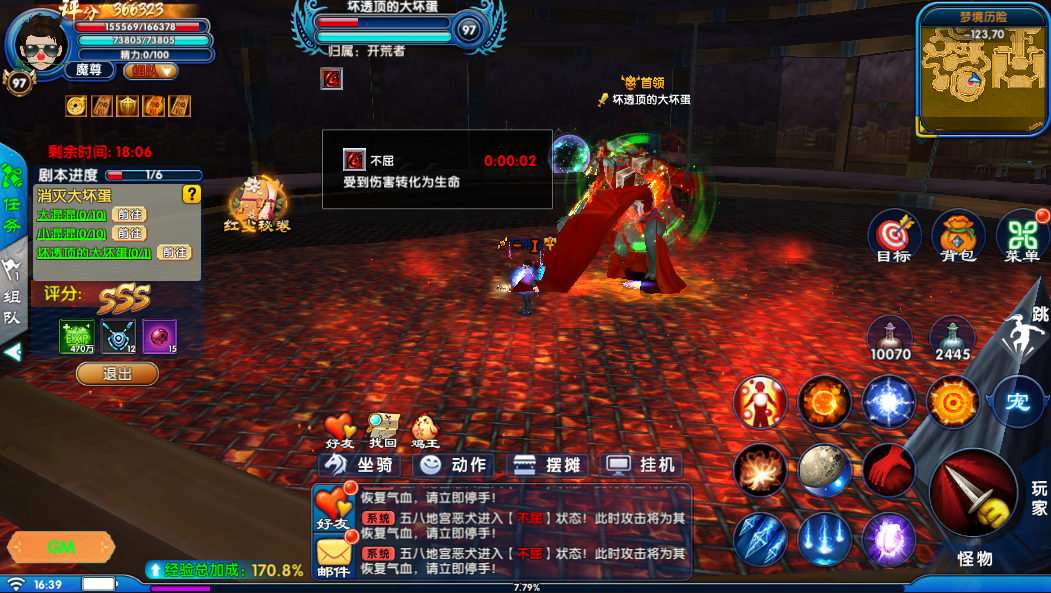Activate the red glove skill
The image size is (1051, 593).
point(889,469)
